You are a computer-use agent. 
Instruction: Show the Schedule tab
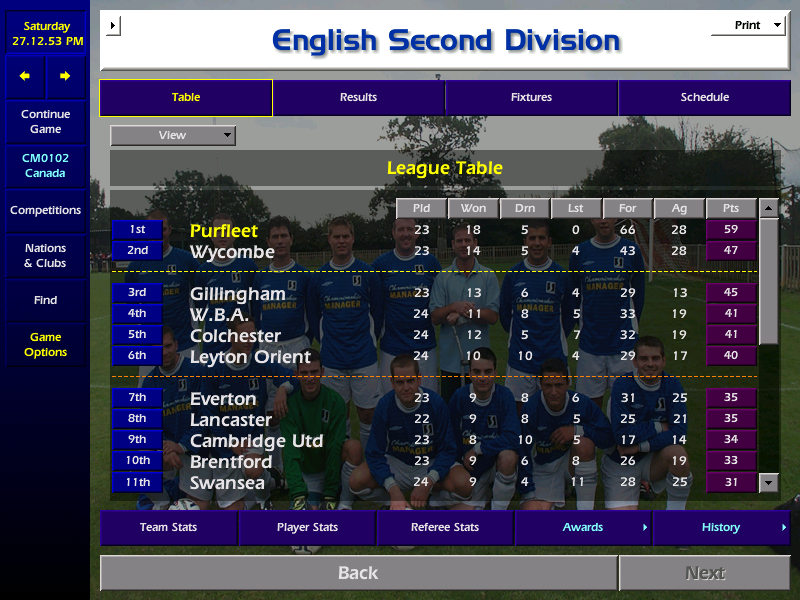click(704, 97)
